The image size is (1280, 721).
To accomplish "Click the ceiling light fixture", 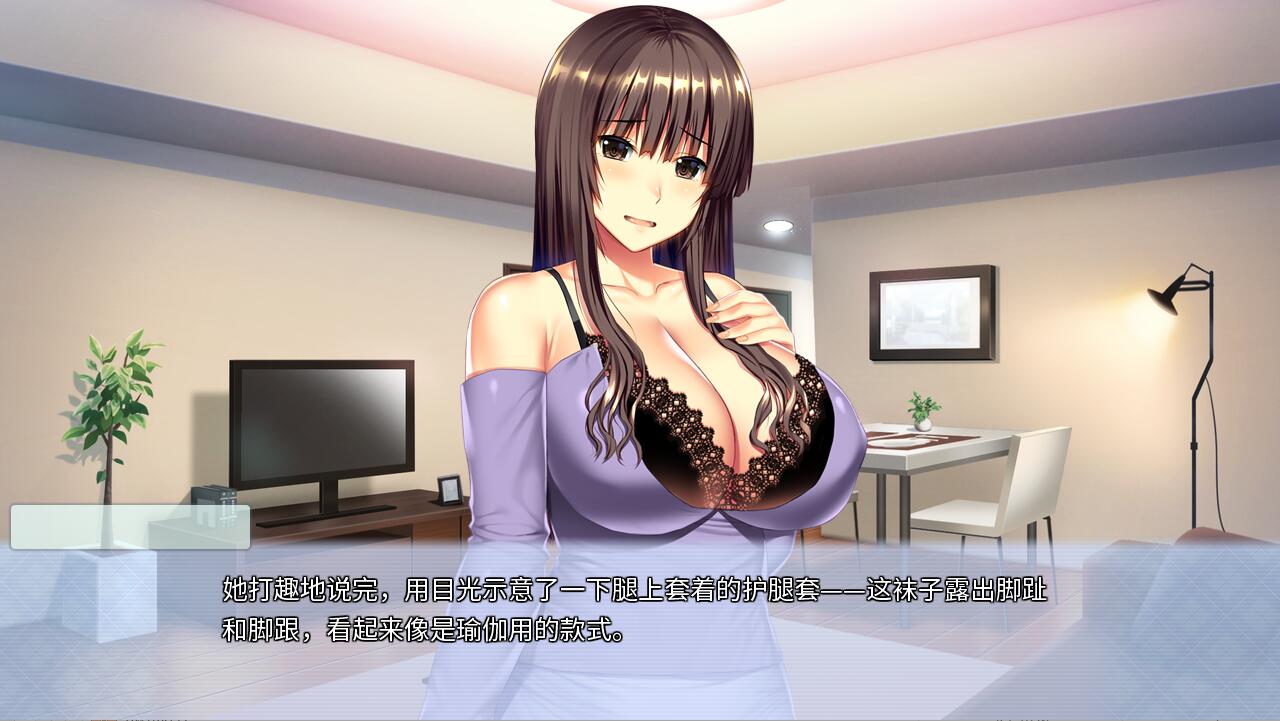I will point(778,227).
